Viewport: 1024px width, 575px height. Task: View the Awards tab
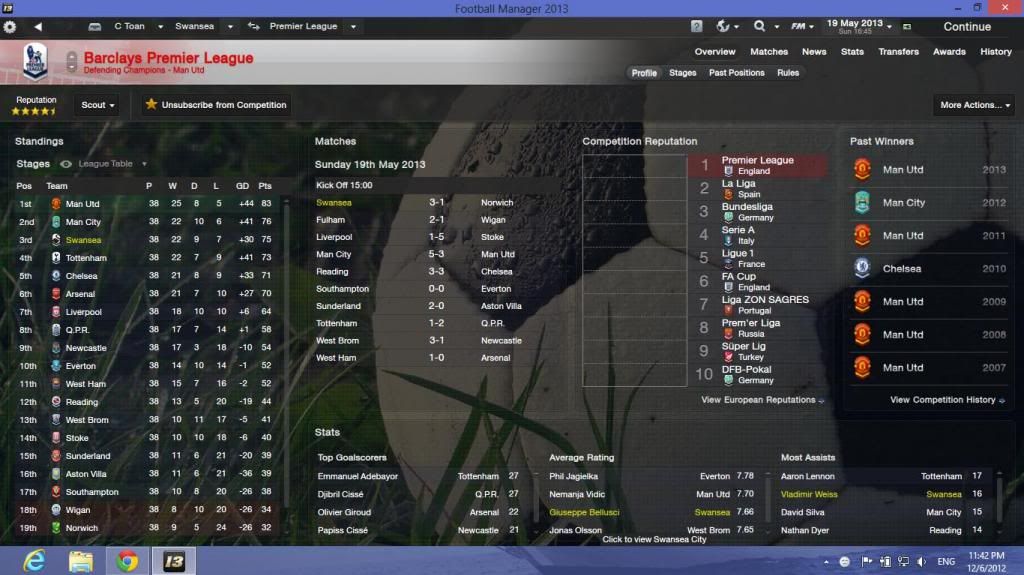click(x=949, y=52)
